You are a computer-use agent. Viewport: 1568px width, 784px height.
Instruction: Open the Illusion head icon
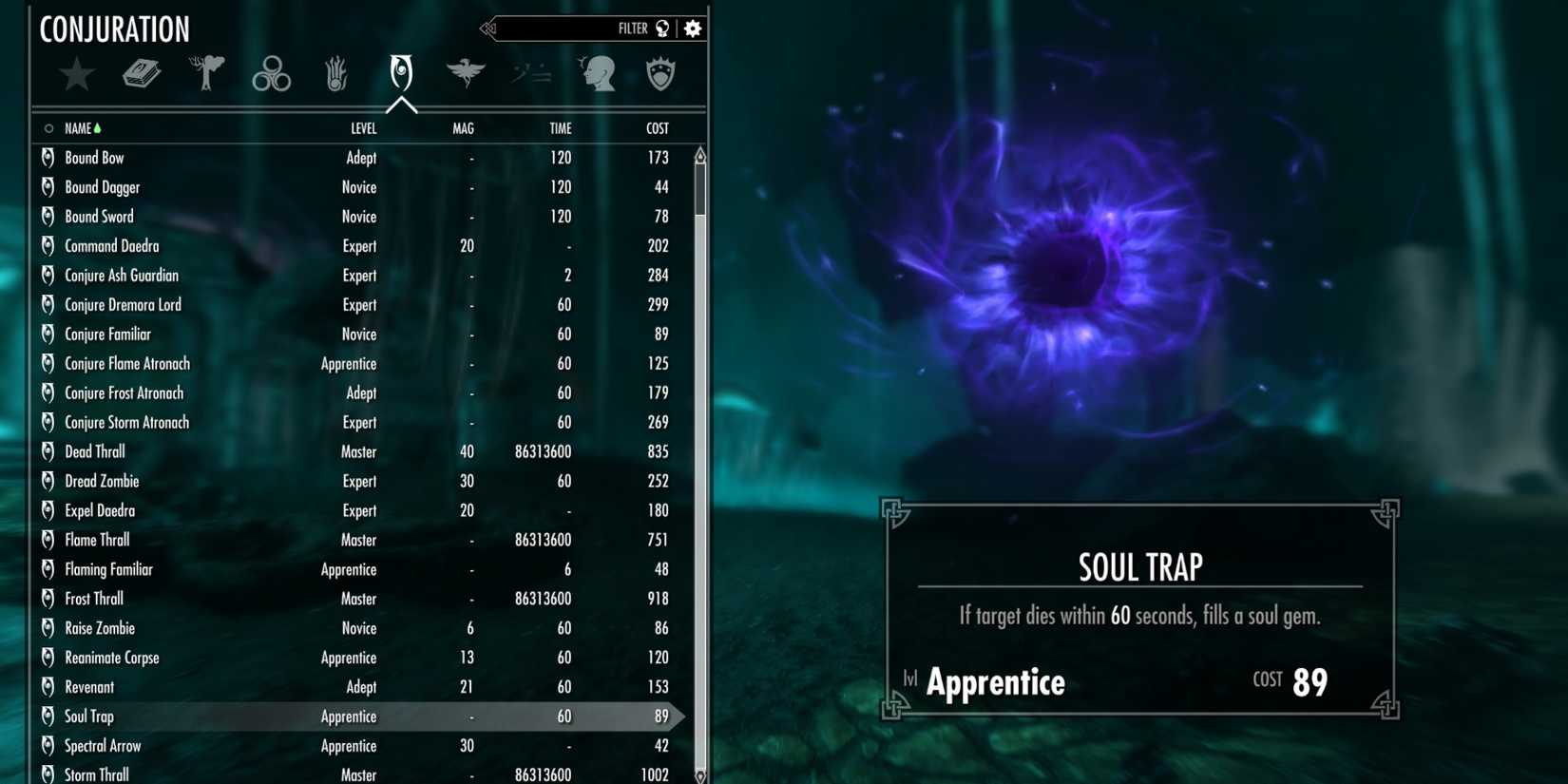tap(598, 74)
